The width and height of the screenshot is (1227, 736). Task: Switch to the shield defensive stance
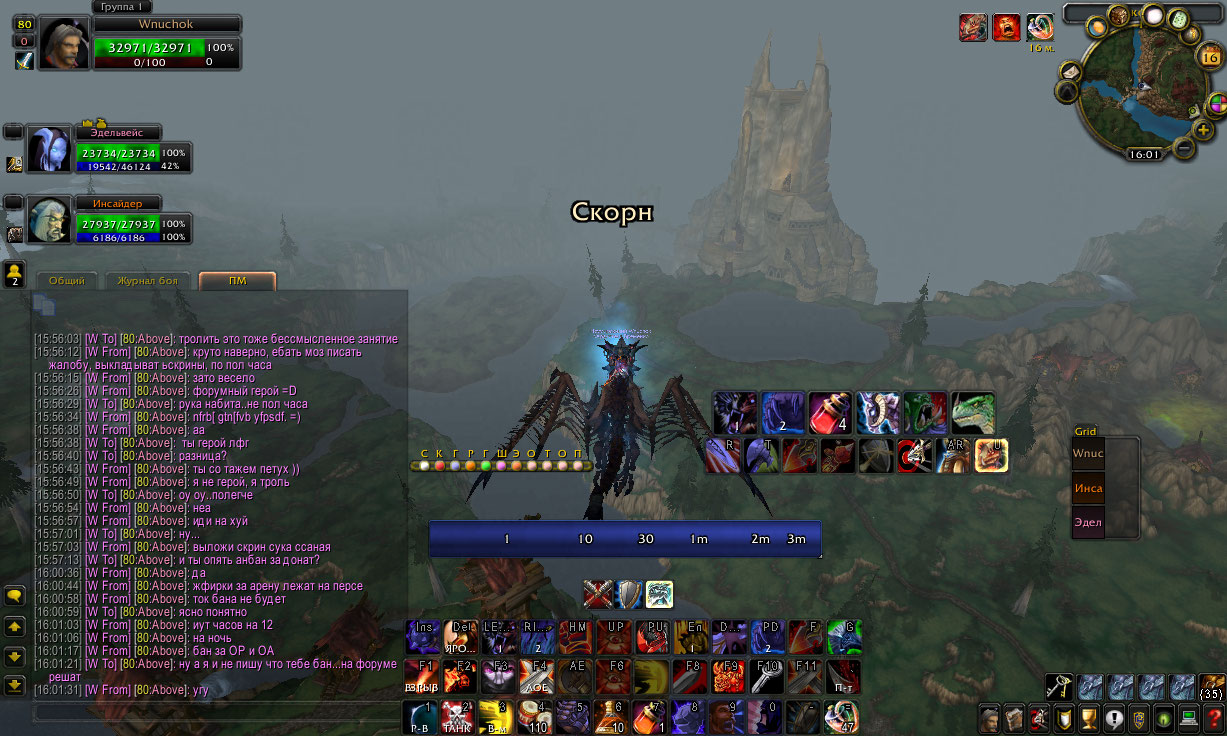pyautogui.click(x=629, y=595)
